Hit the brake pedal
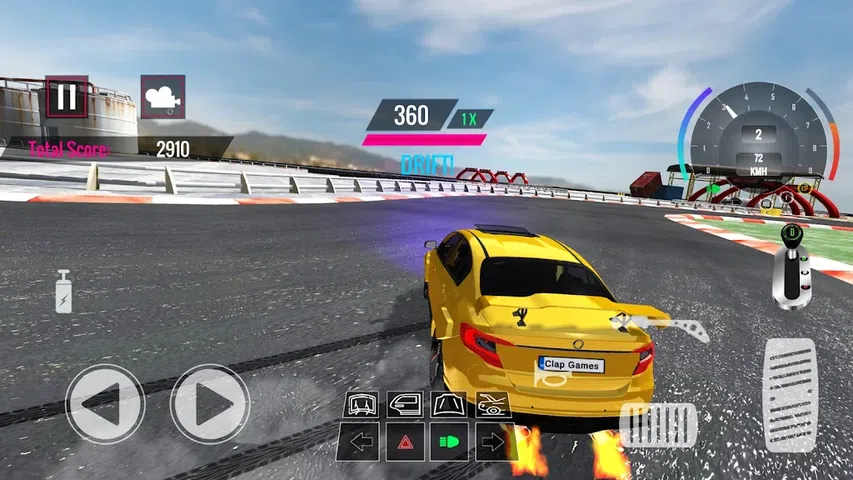Viewport: 853px width, 480px height. 657,425
